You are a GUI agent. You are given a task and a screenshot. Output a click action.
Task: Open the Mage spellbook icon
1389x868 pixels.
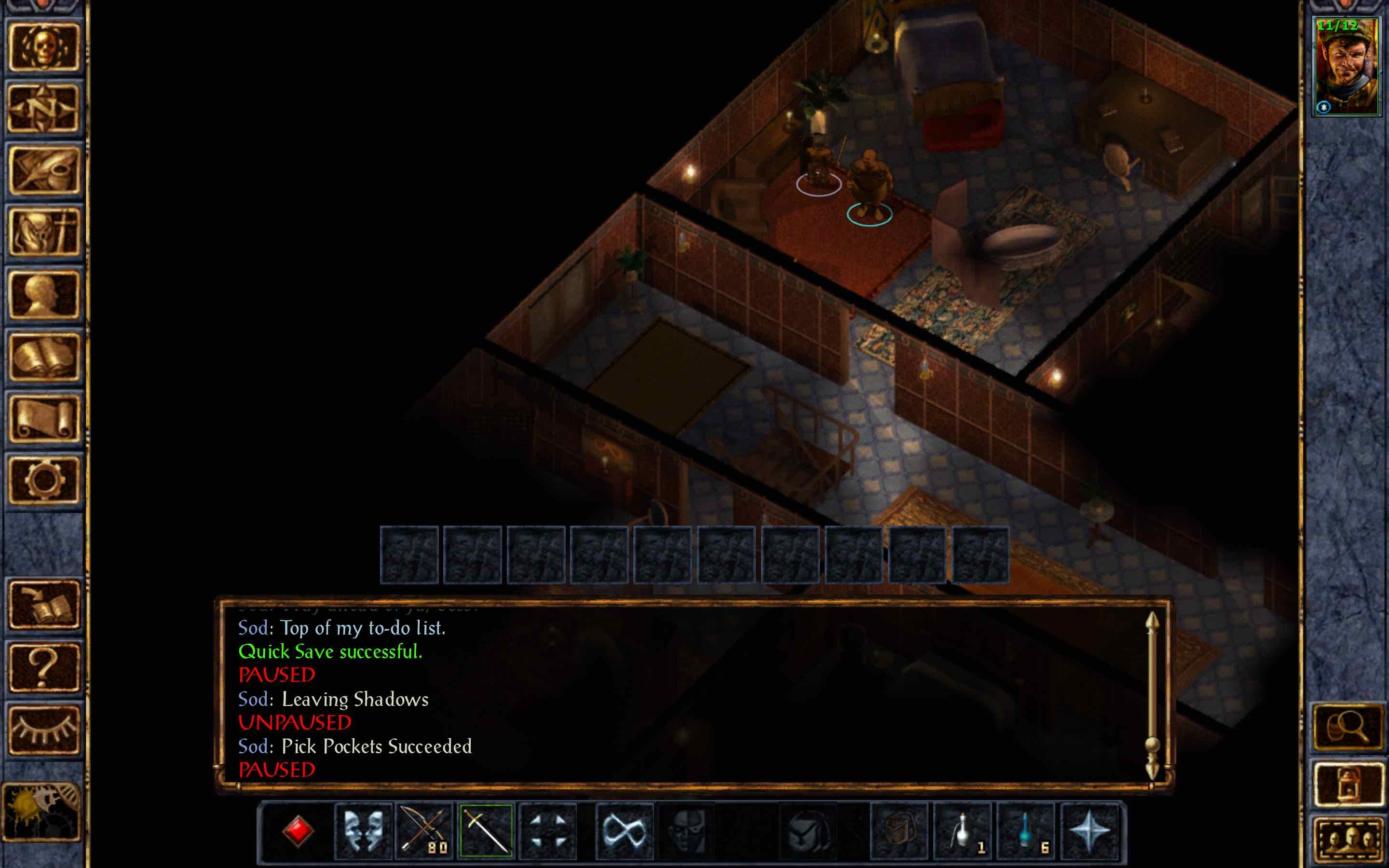point(46,357)
